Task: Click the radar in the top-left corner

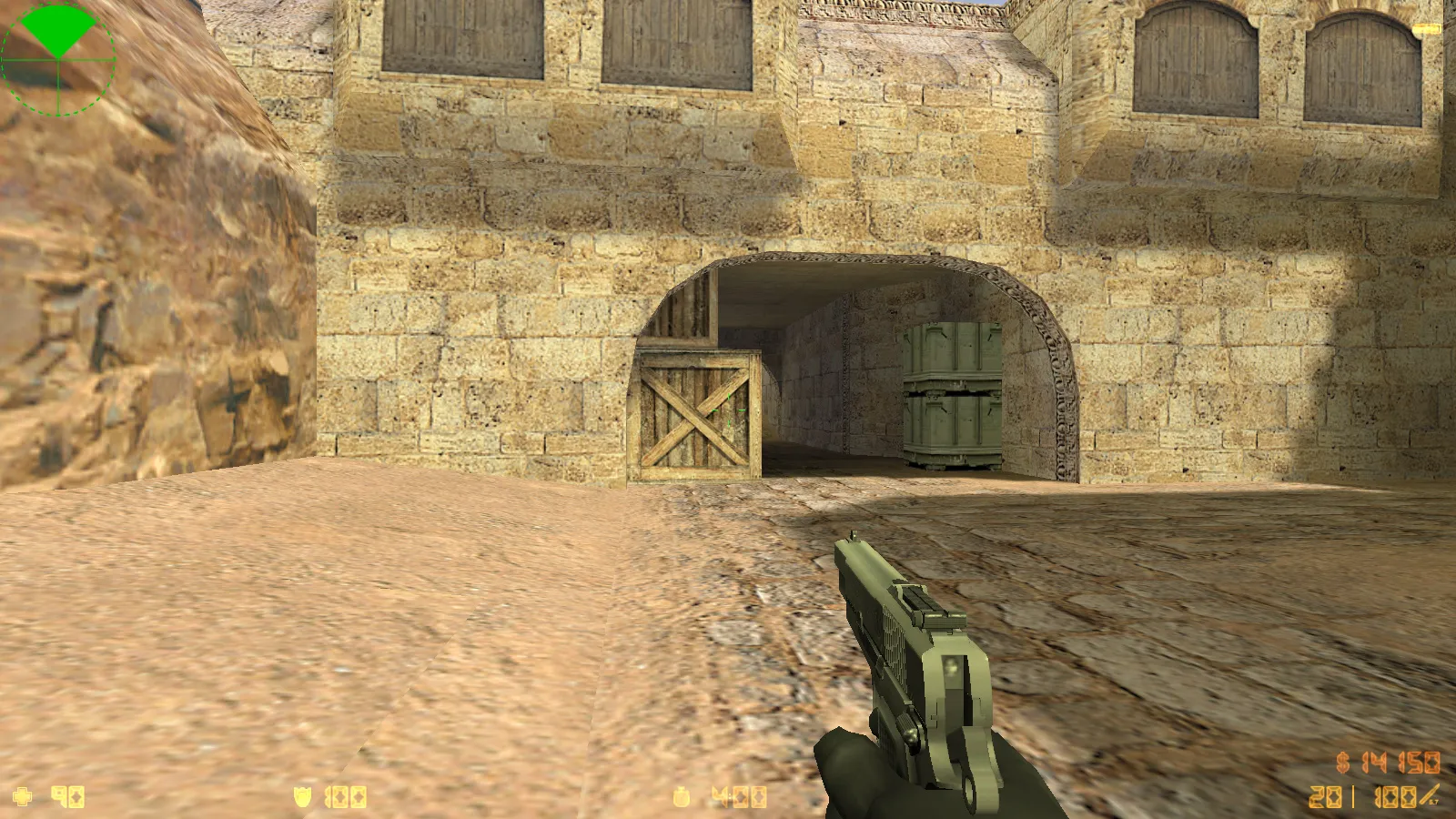Action: coord(57,59)
